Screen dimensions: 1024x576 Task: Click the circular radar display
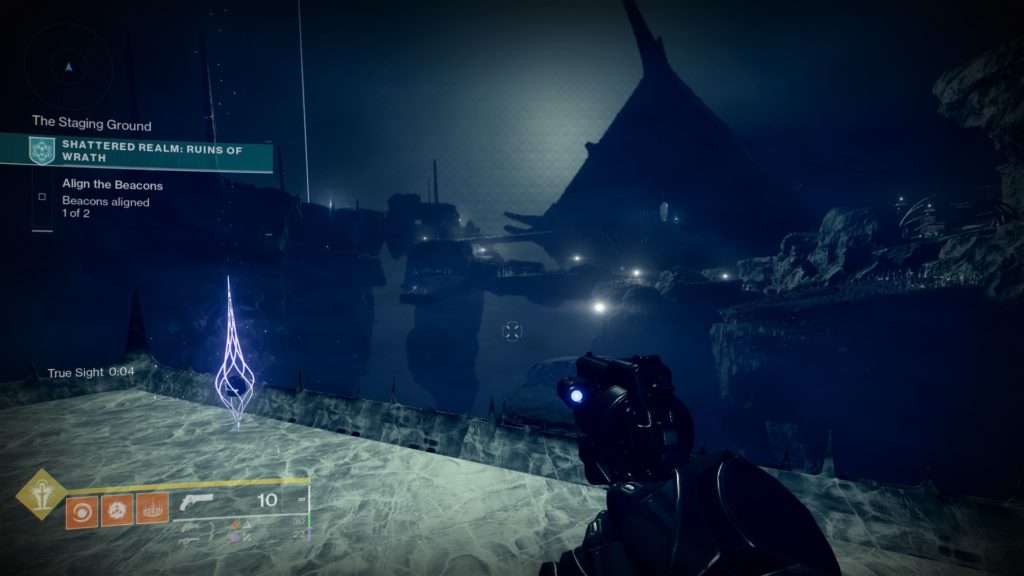click(x=69, y=66)
